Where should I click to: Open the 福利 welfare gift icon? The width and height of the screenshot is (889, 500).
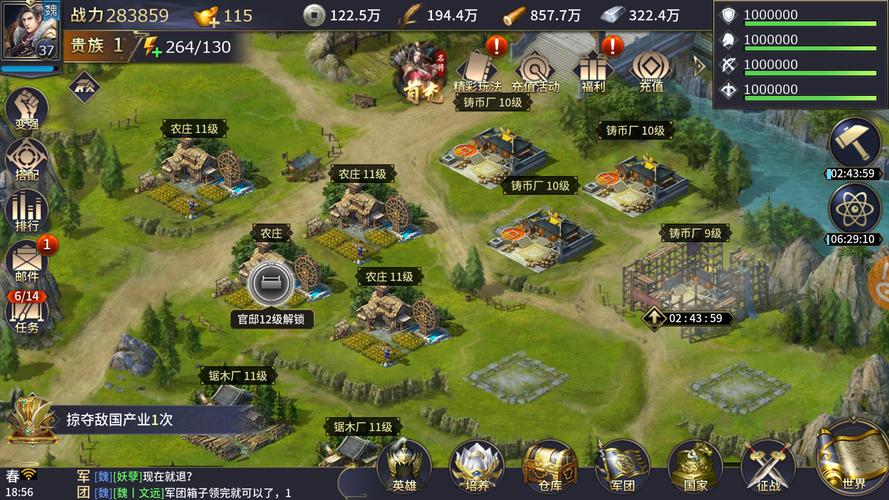(x=593, y=68)
